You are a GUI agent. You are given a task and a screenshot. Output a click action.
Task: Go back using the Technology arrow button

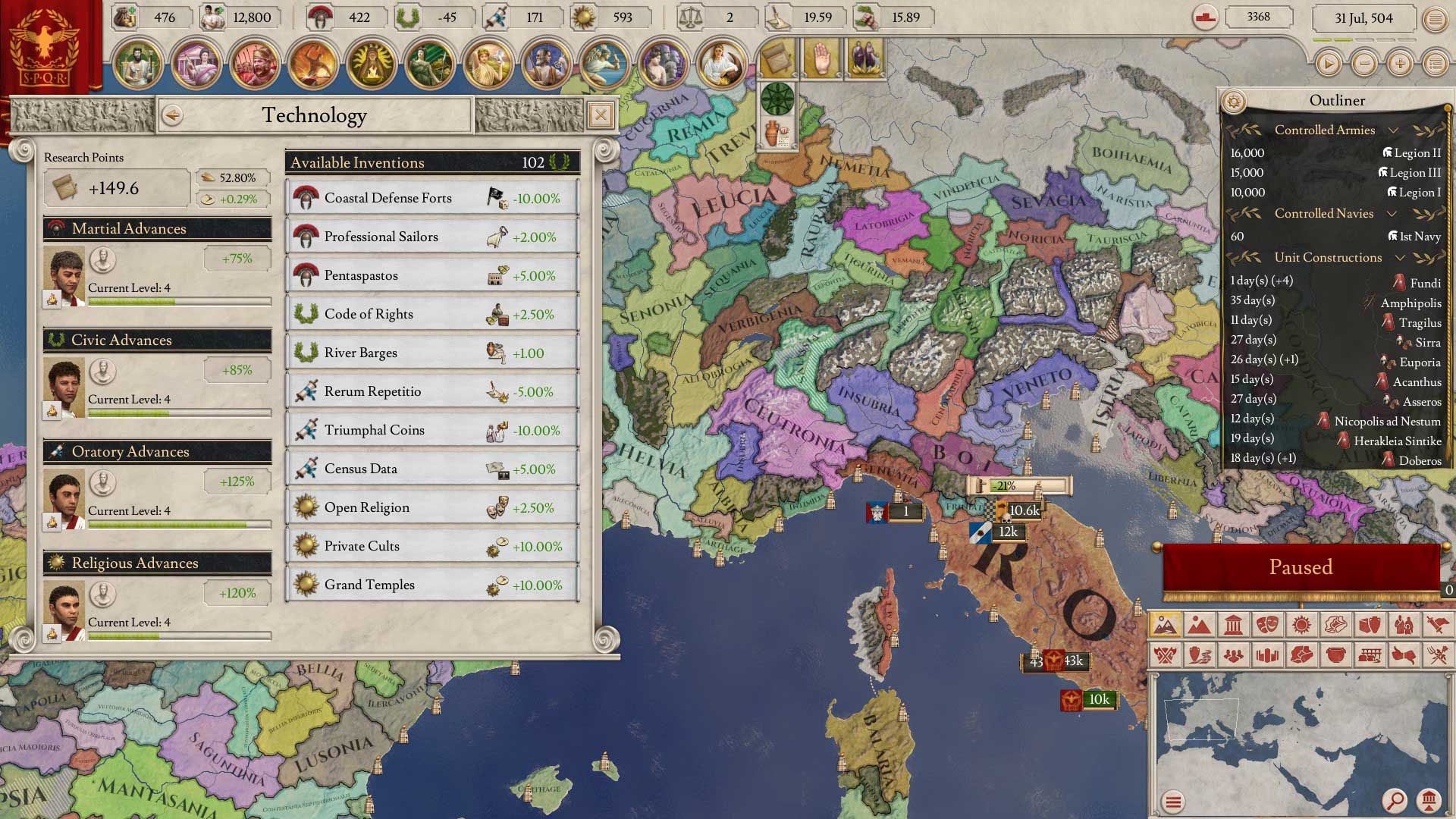click(x=173, y=115)
